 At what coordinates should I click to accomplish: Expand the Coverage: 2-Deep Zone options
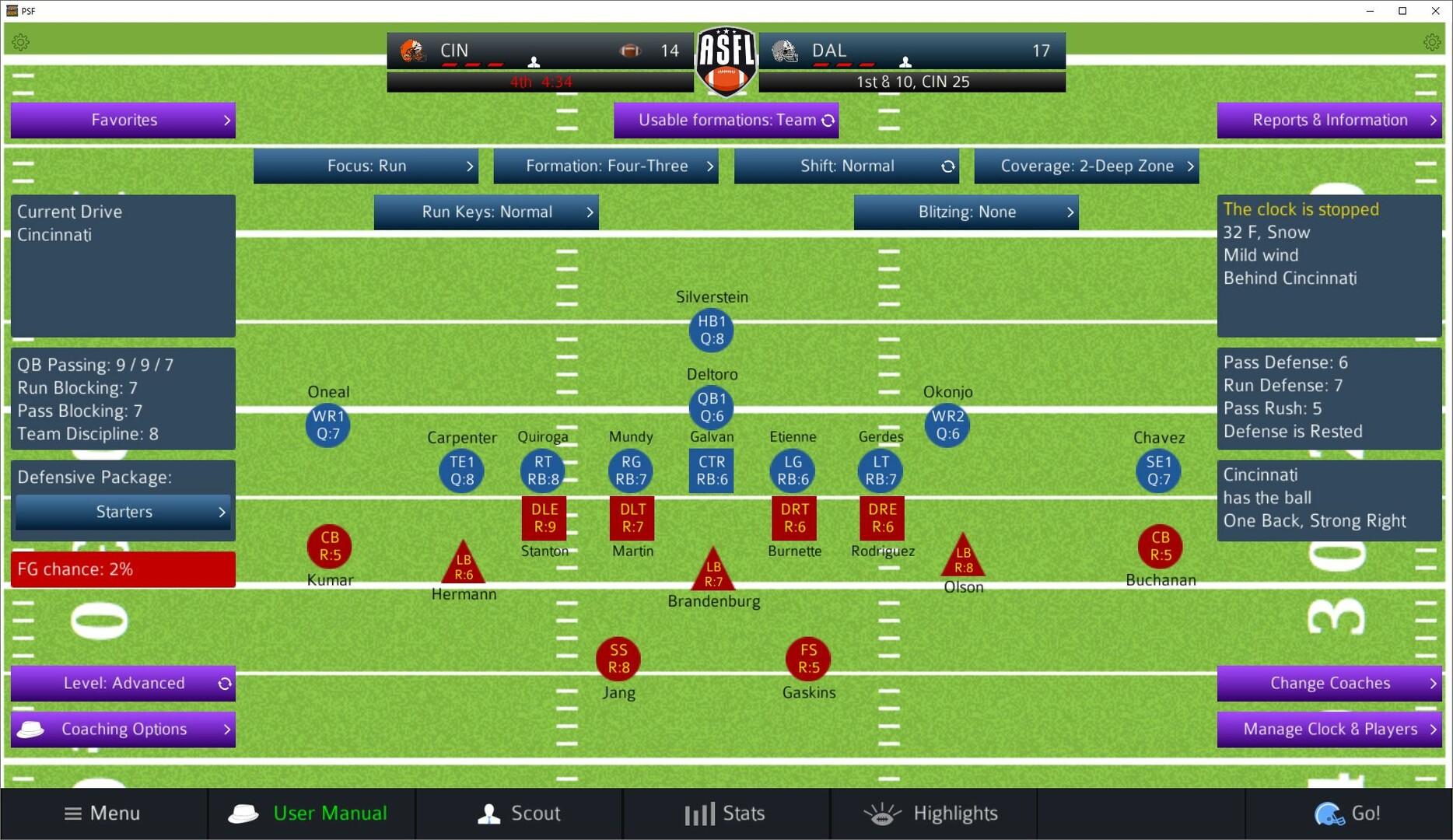click(1087, 166)
